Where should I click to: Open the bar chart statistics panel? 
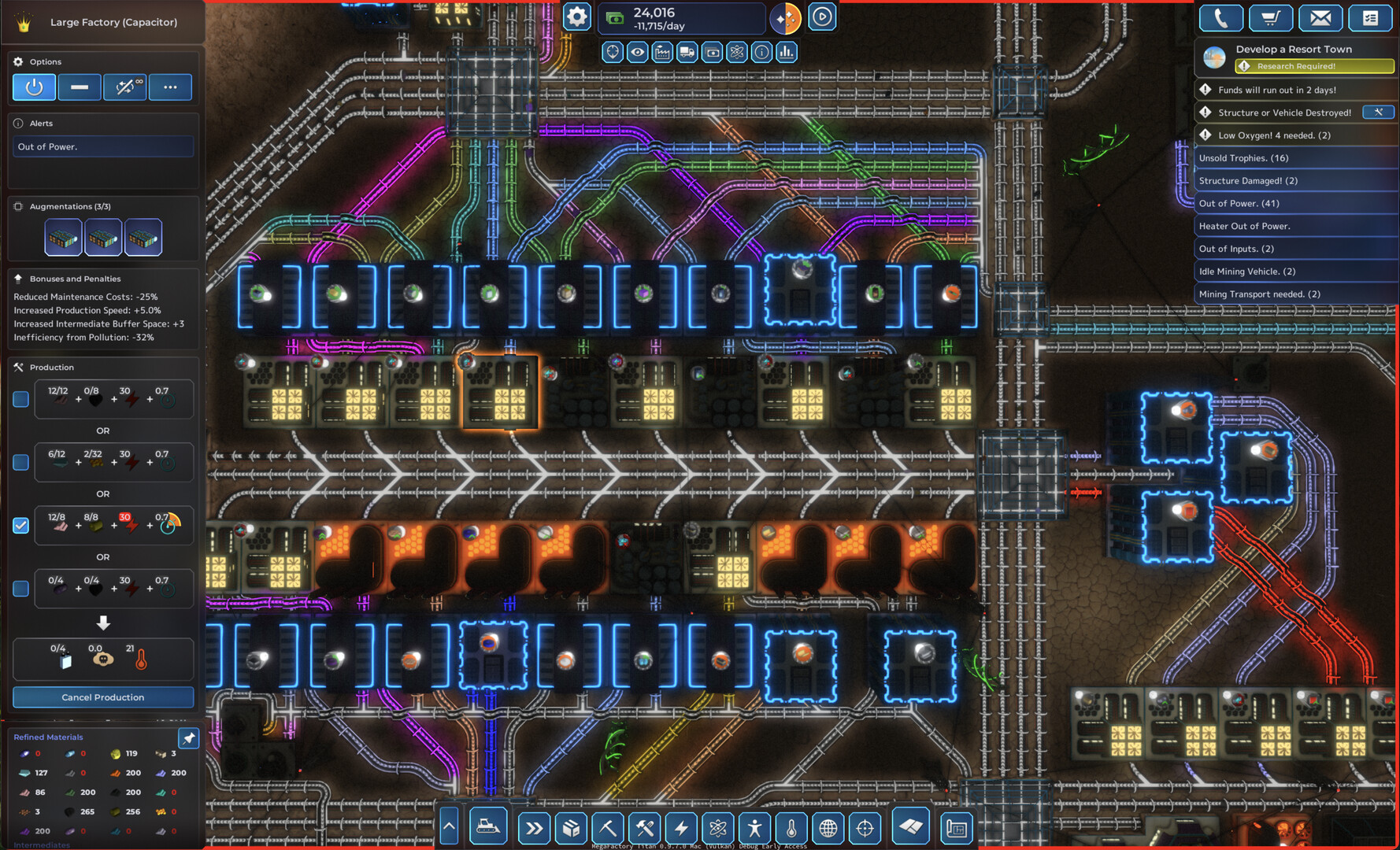point(787,53)
